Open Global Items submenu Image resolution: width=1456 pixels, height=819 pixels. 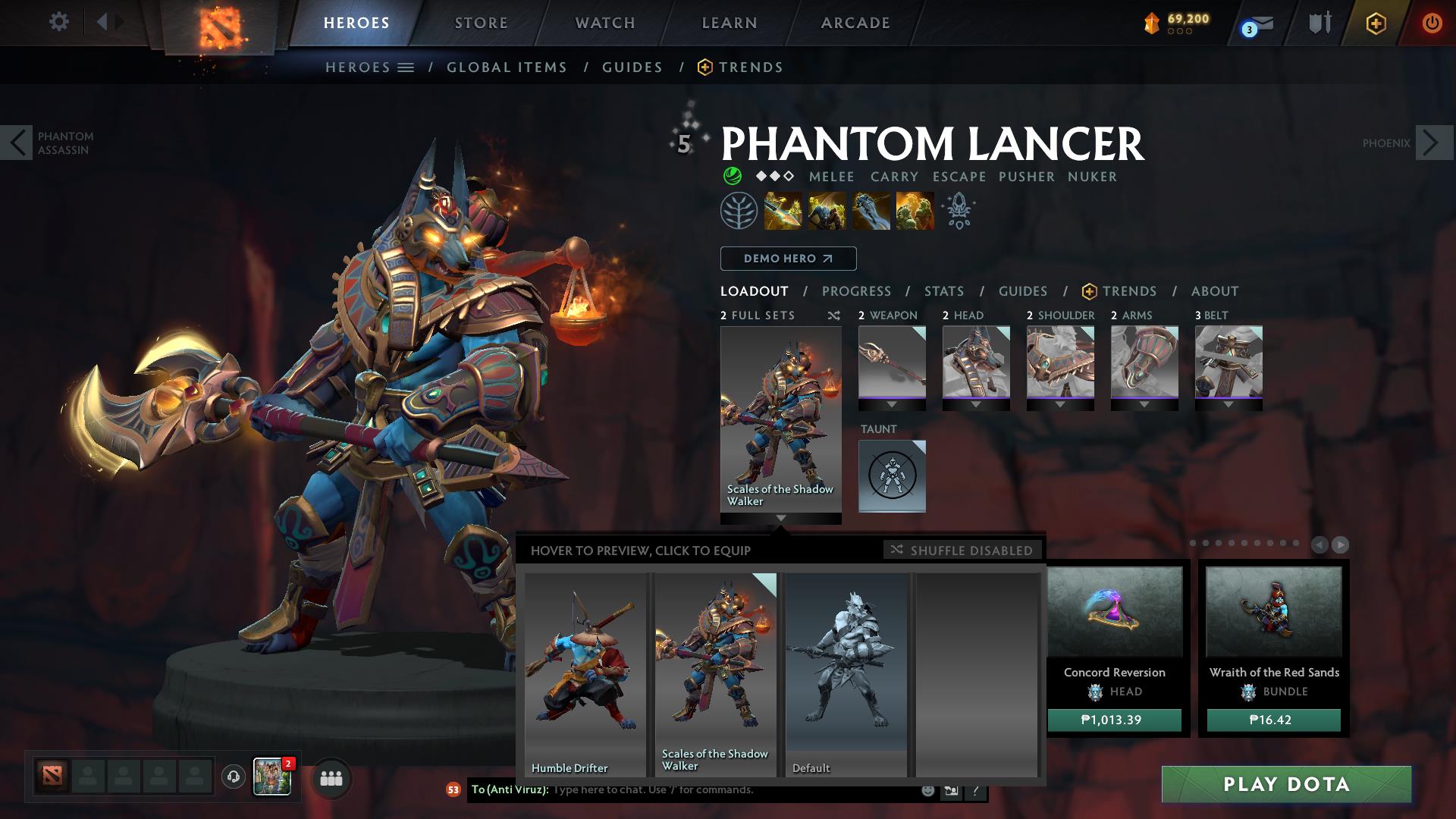click(507, 67)
